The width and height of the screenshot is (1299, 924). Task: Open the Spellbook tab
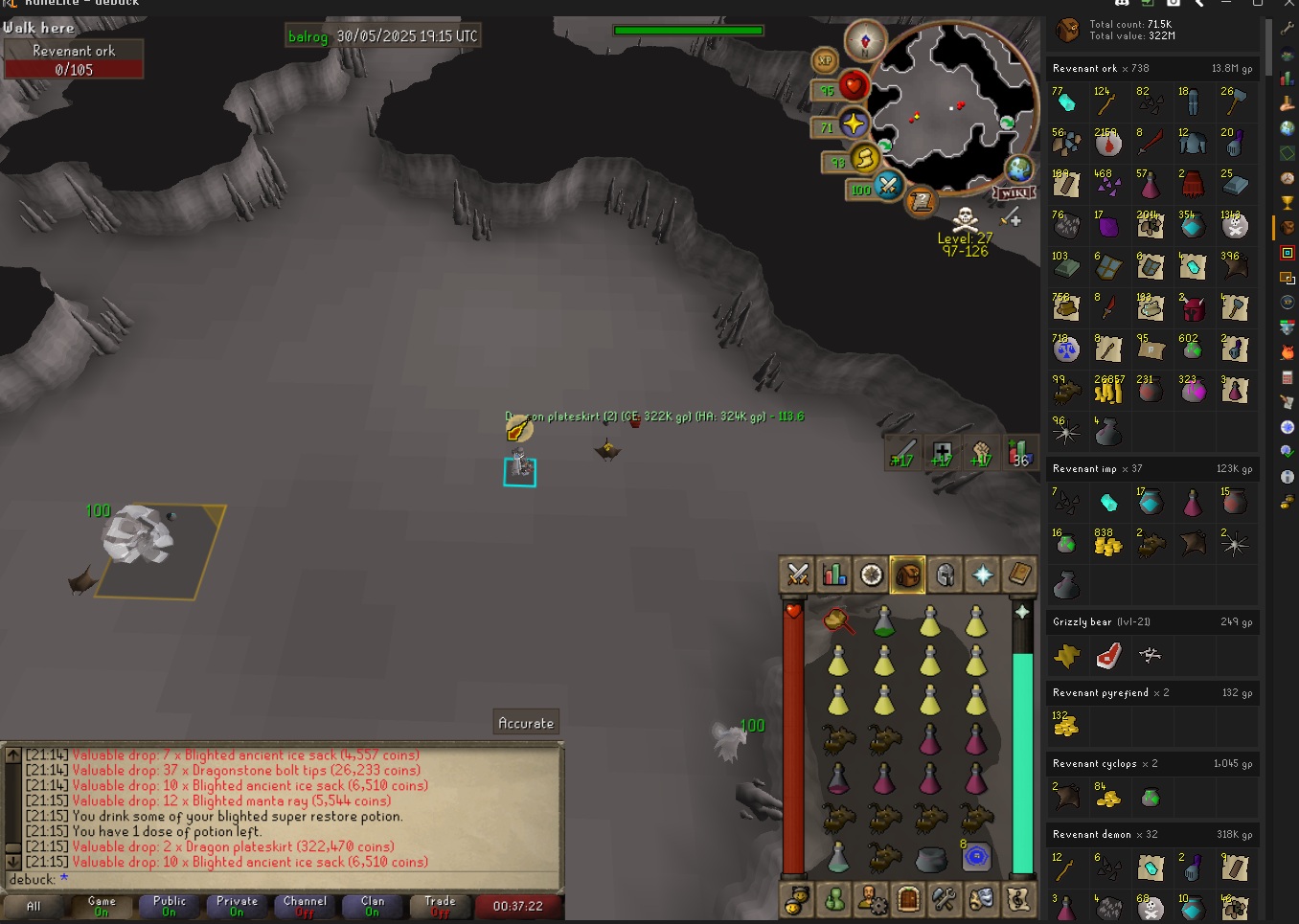pos(1019,575)
